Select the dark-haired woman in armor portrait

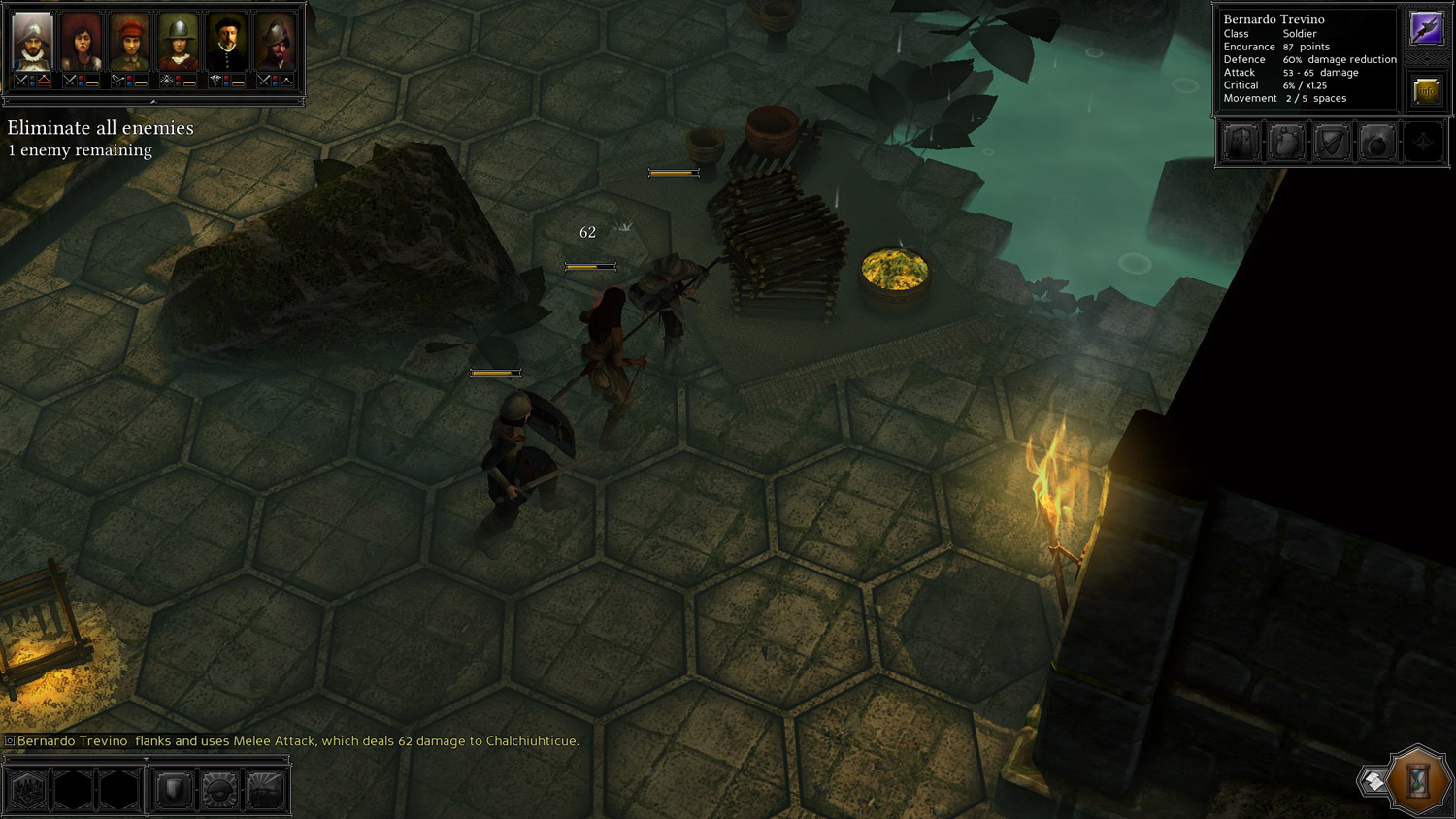pyautogui.click(x=81, y=43)
